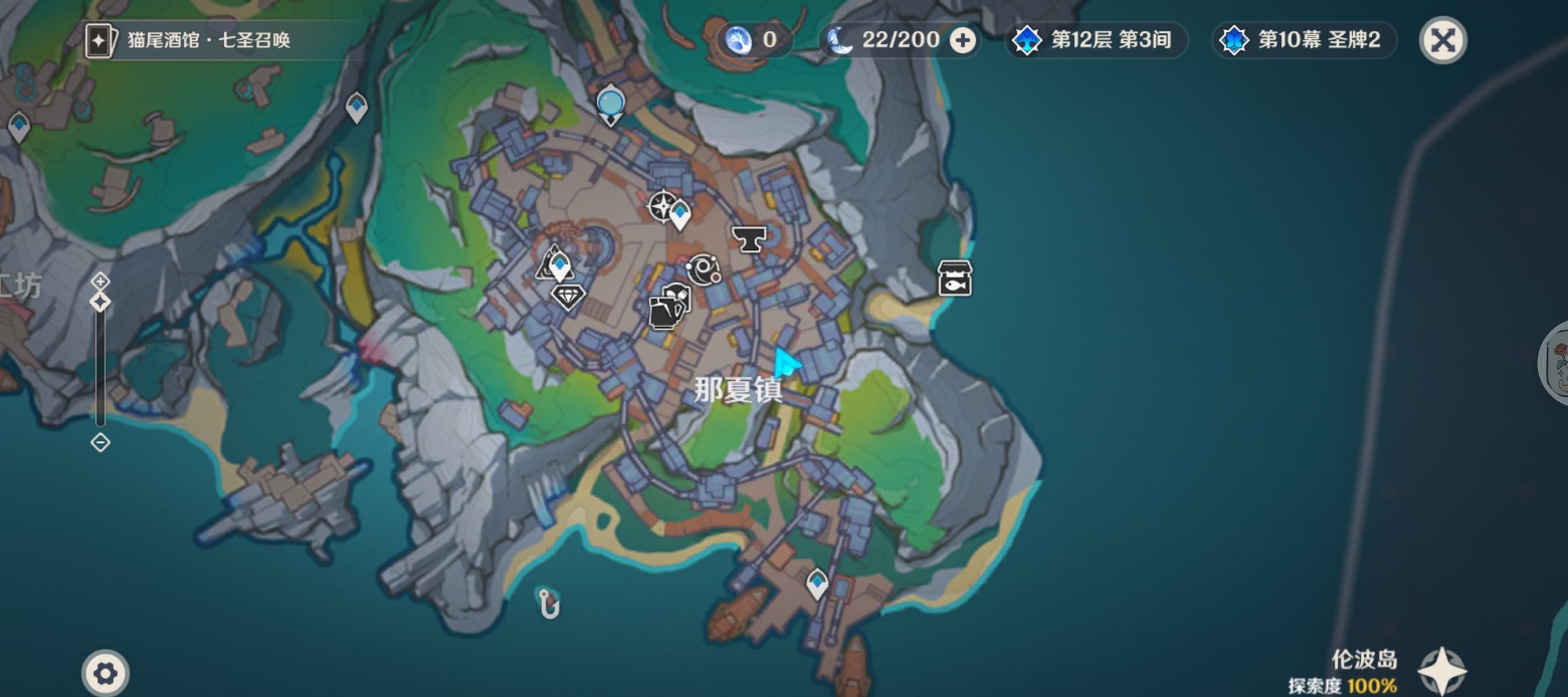
Task: Select the Adventurers' Guild compass marker
Action: pos(662,205)
